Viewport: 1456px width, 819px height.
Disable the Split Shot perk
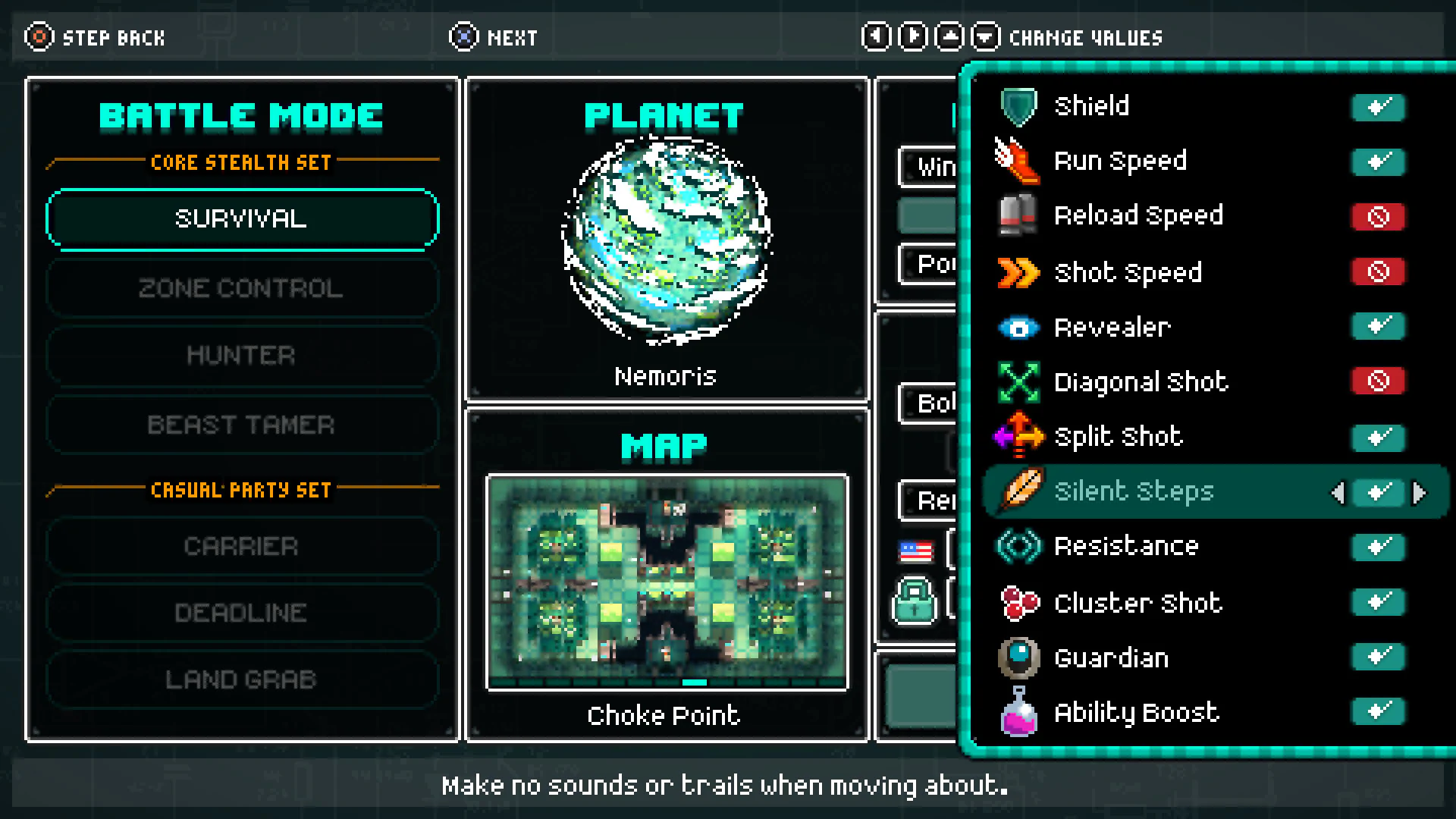[1378, 438]
